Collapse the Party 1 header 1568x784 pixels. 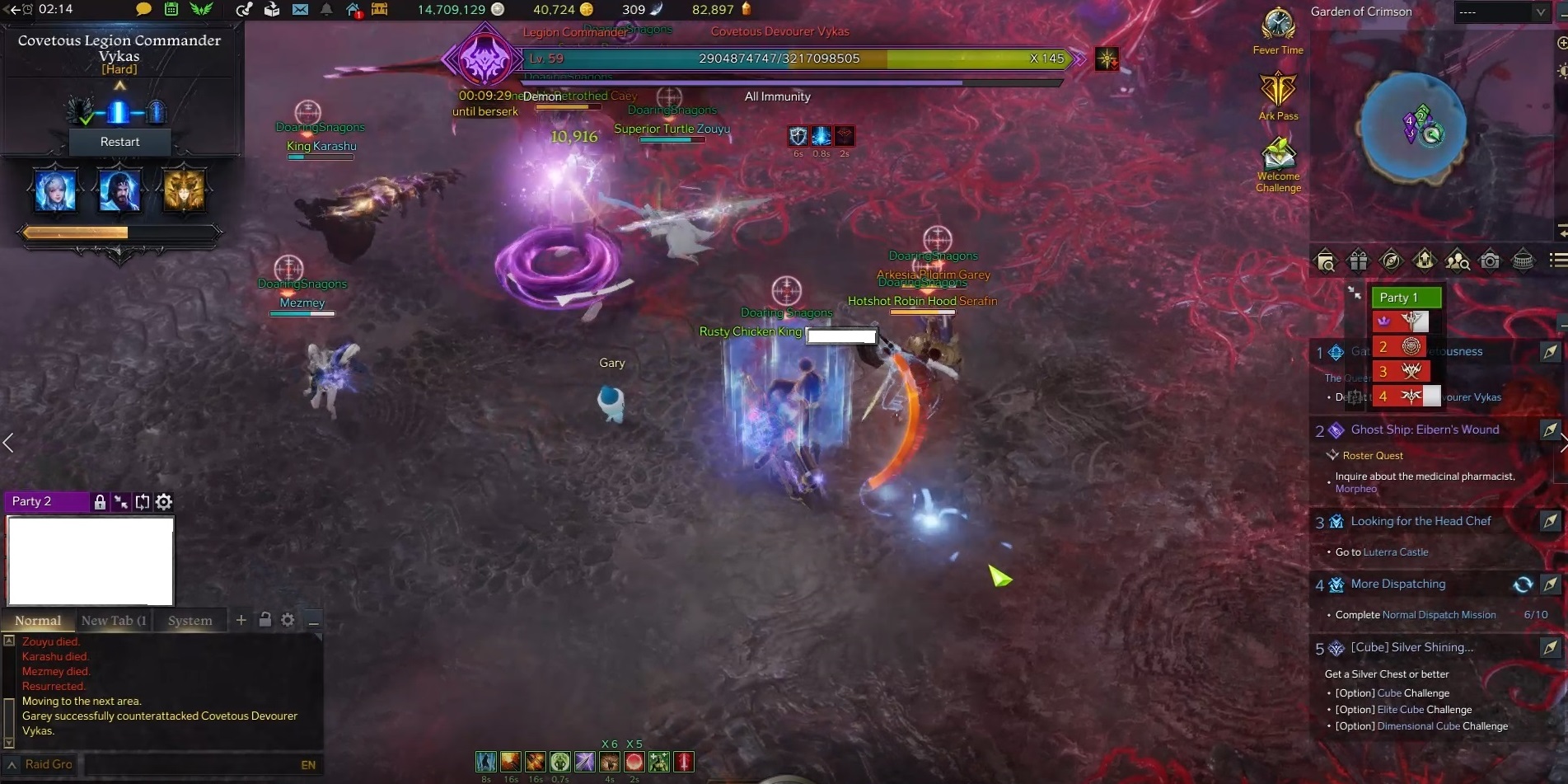coord(1407,297)
